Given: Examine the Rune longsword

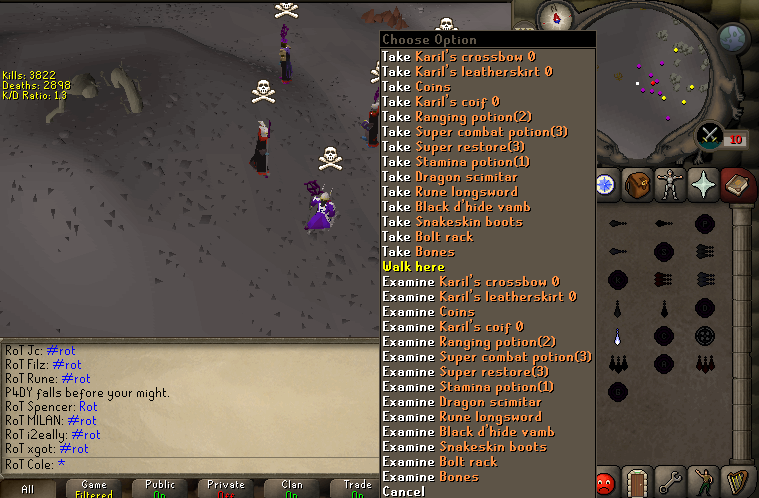Looking at the screenshot, I should click(x=462, y=417).
